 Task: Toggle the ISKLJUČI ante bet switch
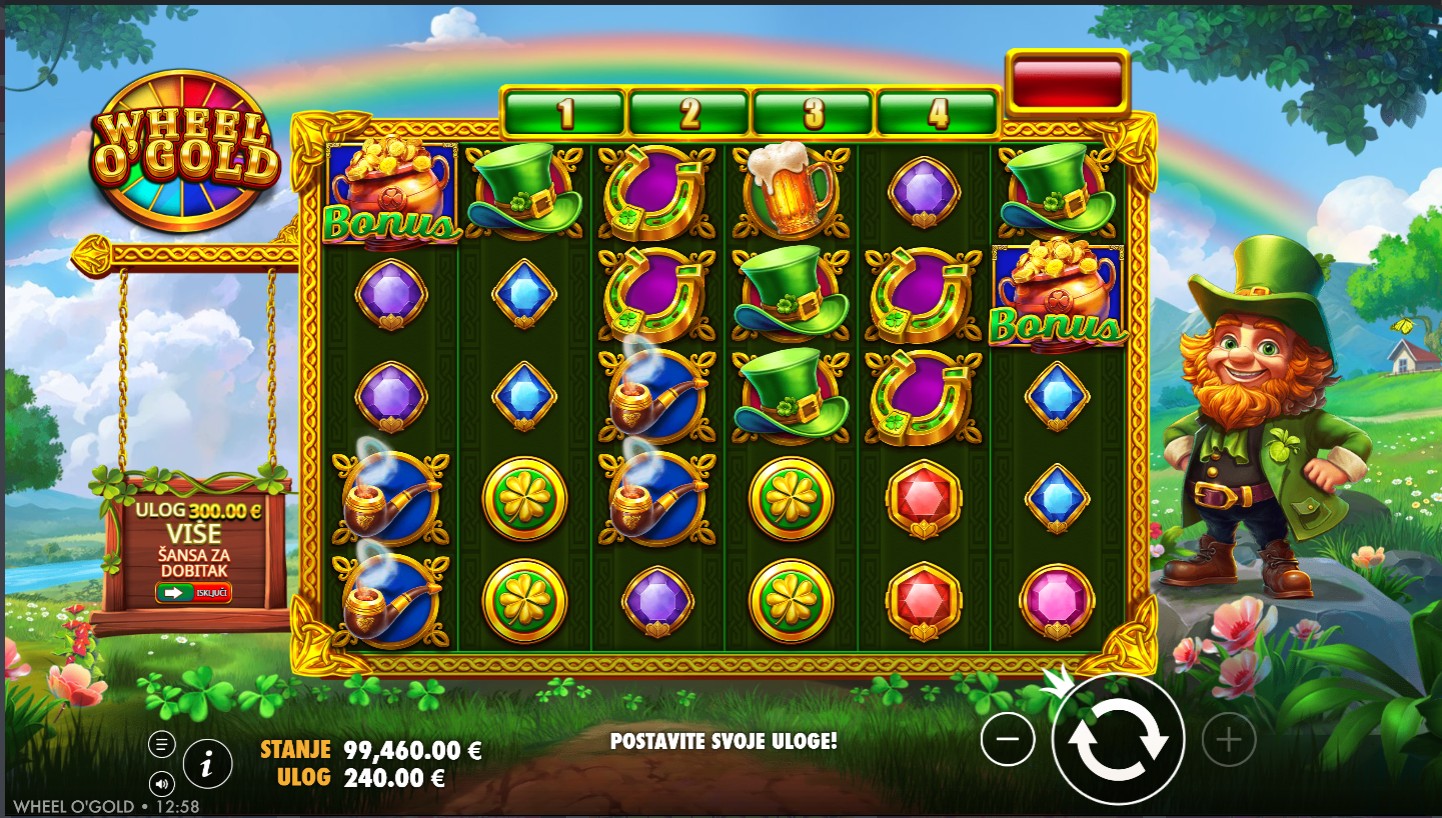[x=193, y=592]
